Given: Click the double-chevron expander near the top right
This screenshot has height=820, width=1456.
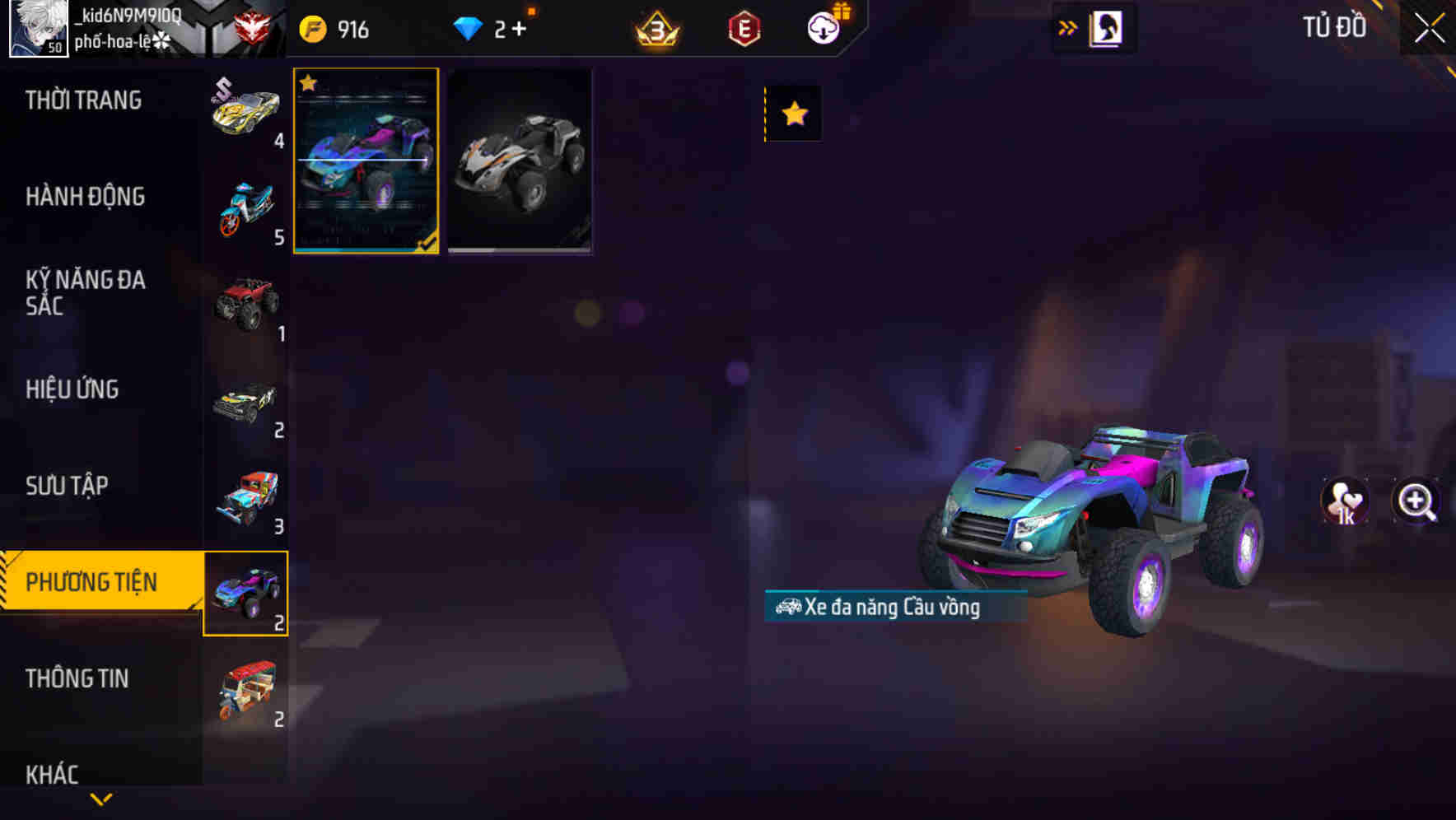Looking at the screenshot, I should coord(1066,26).
